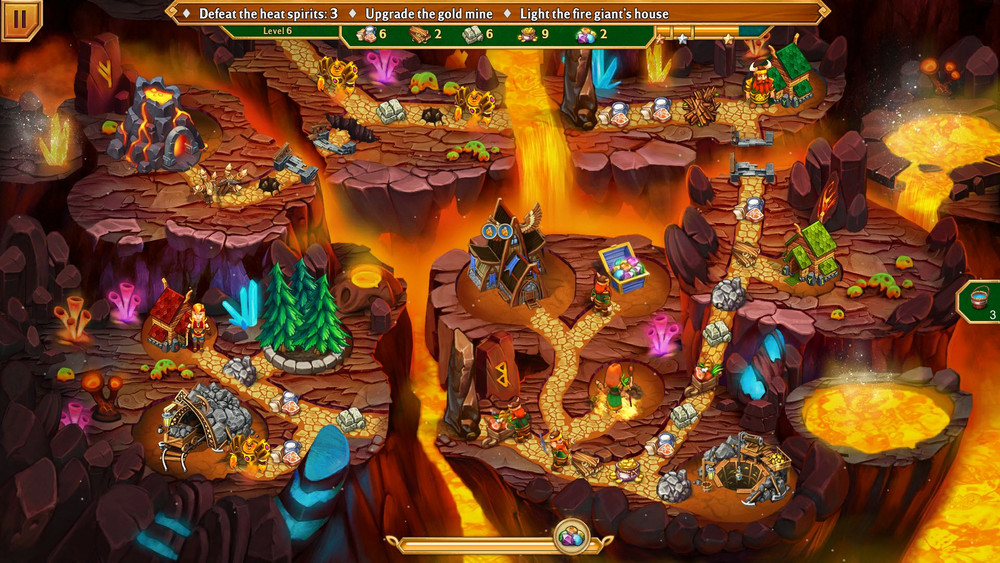This screenshot has width=1000, height=563.
Task: Open the level objectives banner
Action: (497, 13)
